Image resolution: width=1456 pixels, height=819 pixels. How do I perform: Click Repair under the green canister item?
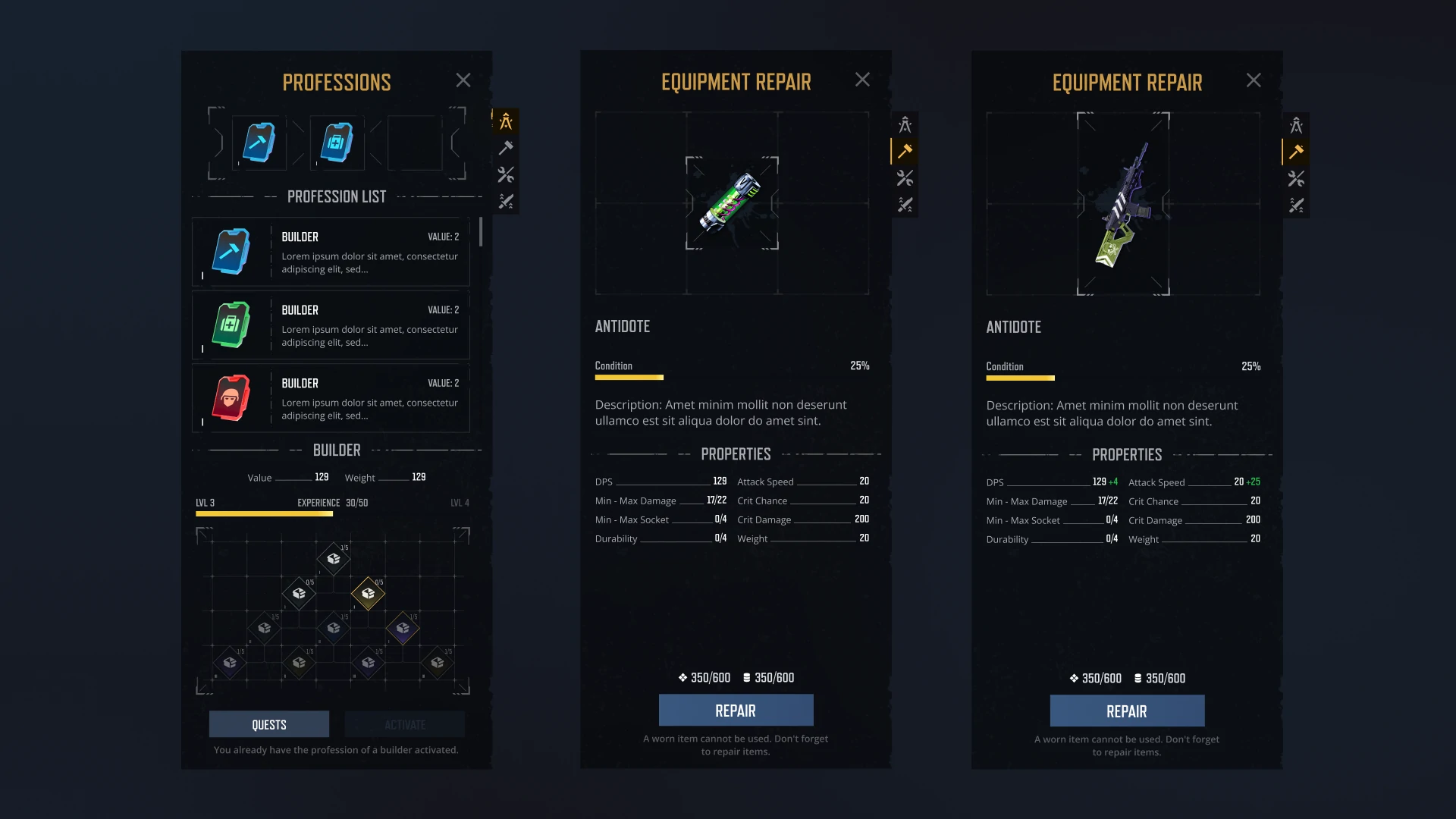[x=736, y=711]
